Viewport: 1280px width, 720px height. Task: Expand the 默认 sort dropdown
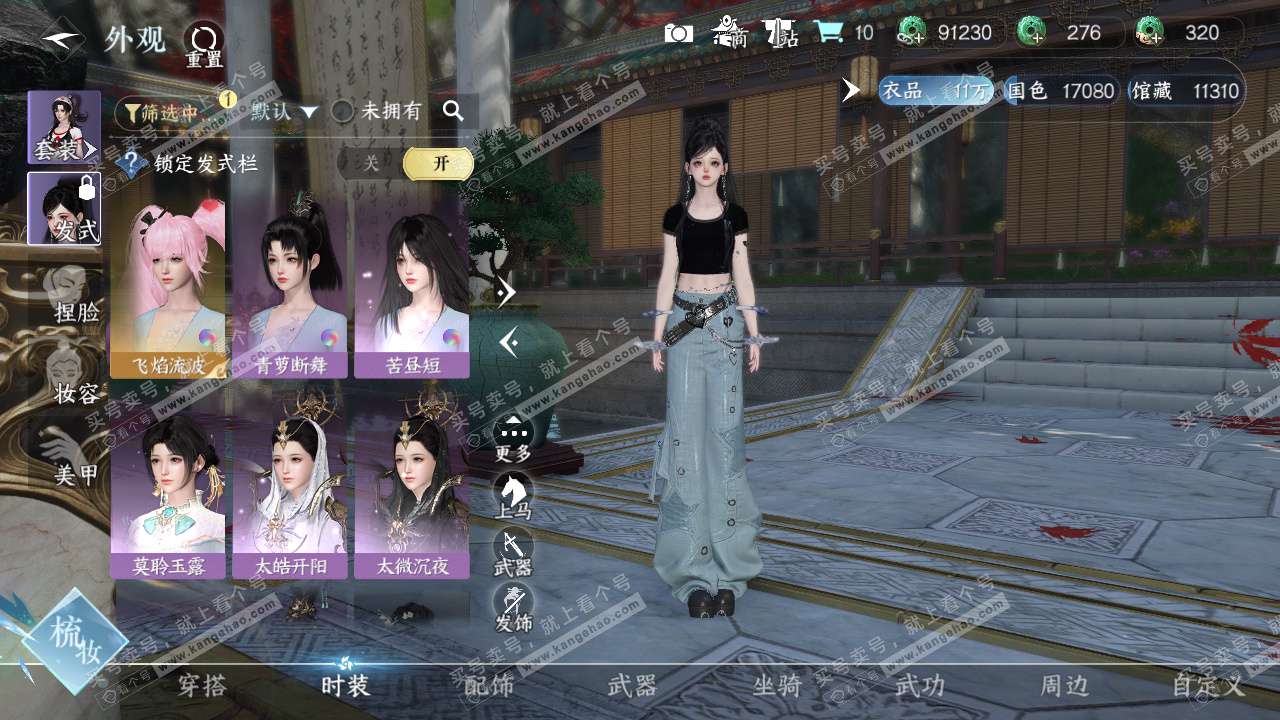click(284, 112)
